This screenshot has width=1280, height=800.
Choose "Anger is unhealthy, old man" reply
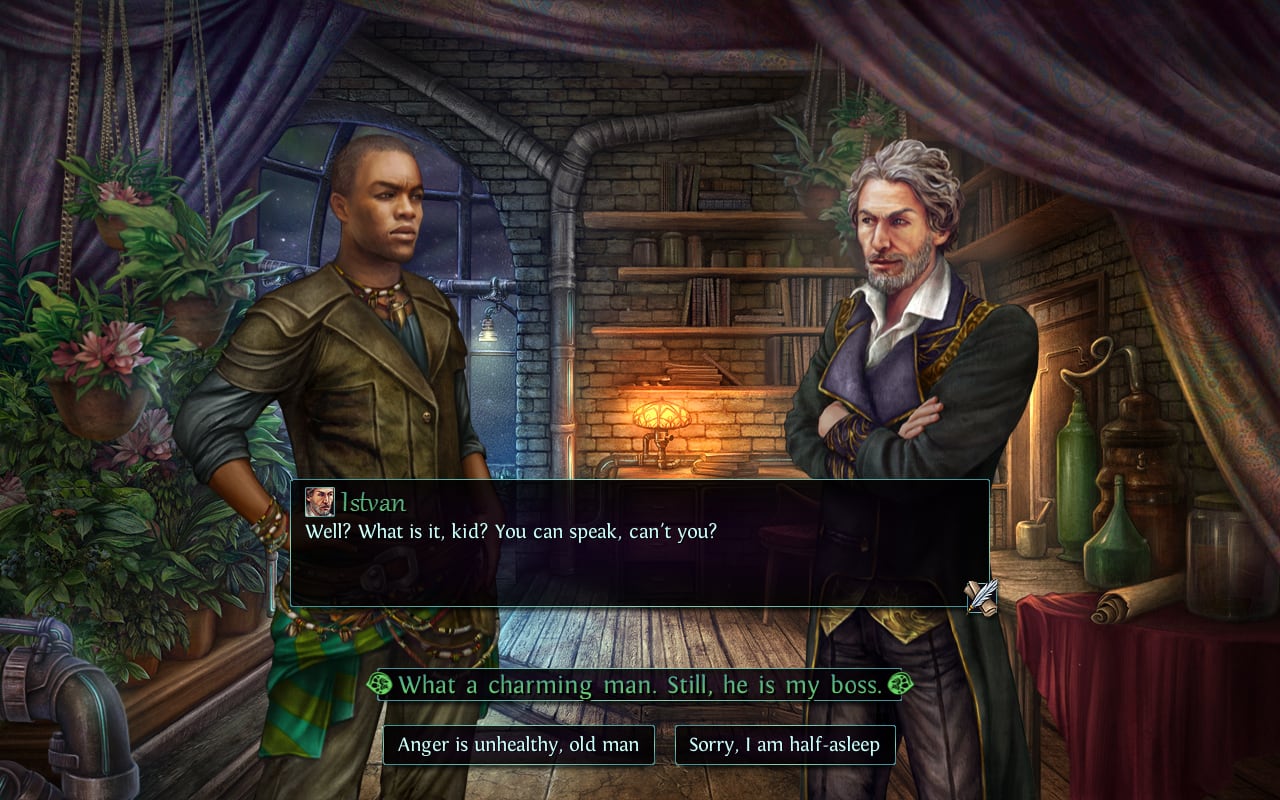[518, 745]
